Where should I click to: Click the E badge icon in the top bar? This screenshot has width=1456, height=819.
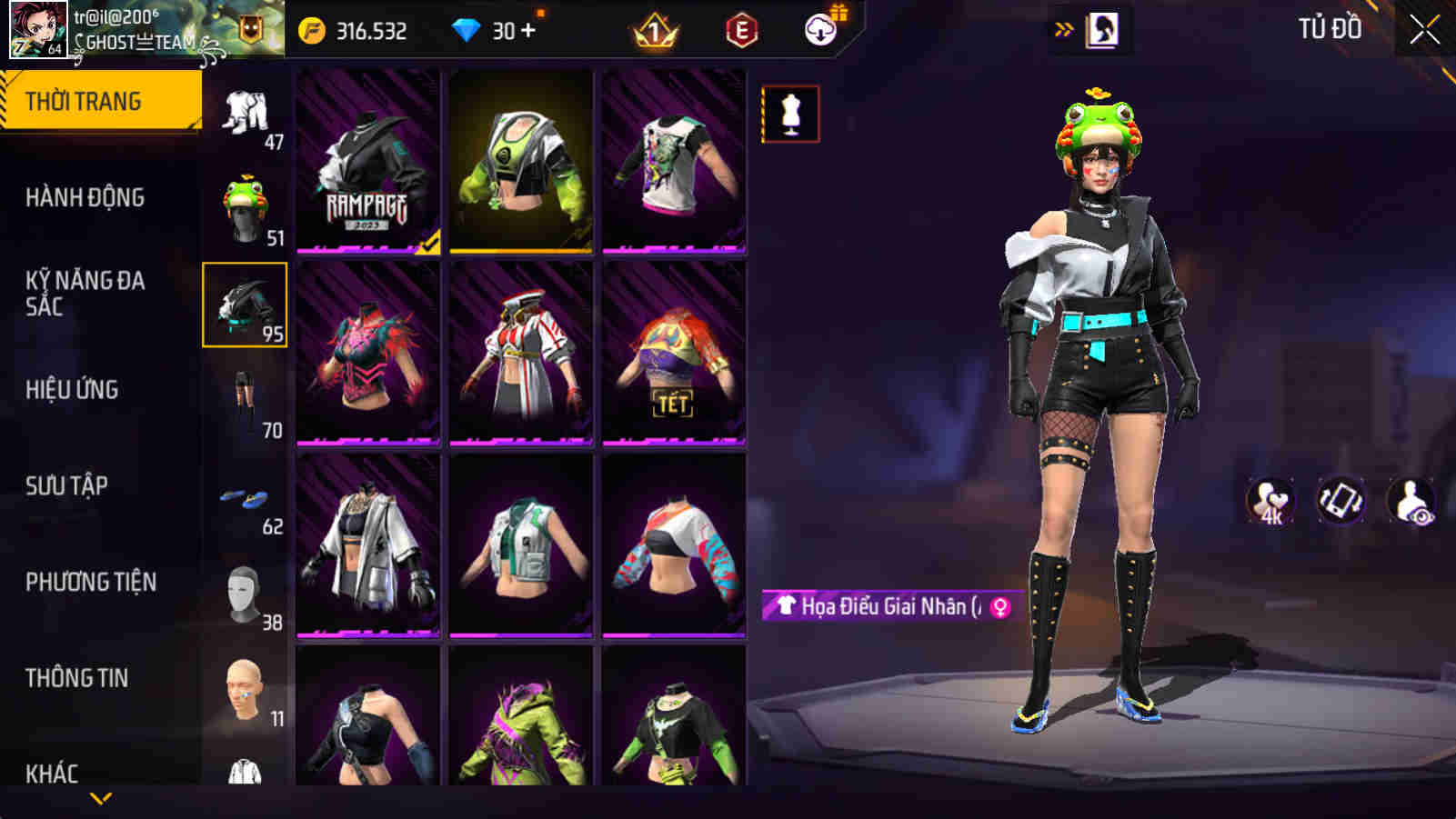(740, 29)
